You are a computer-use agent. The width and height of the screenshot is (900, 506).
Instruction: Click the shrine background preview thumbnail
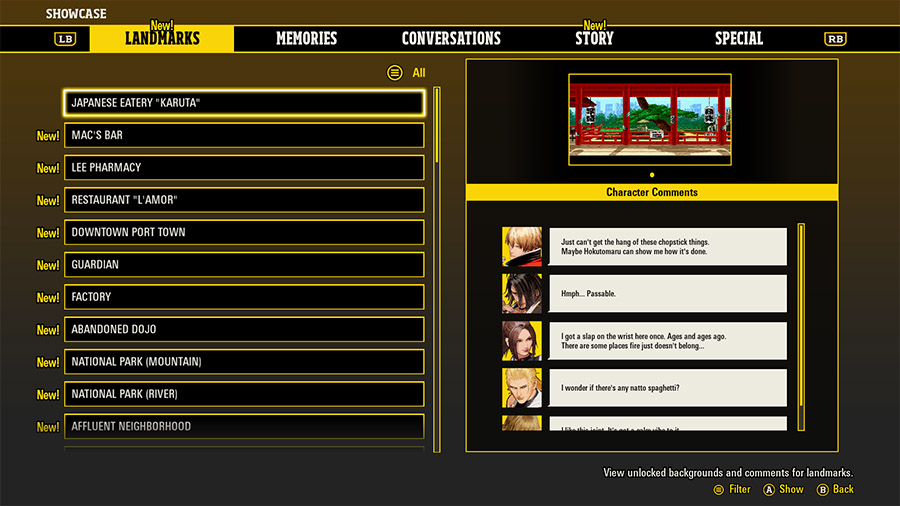click(652, 119)
